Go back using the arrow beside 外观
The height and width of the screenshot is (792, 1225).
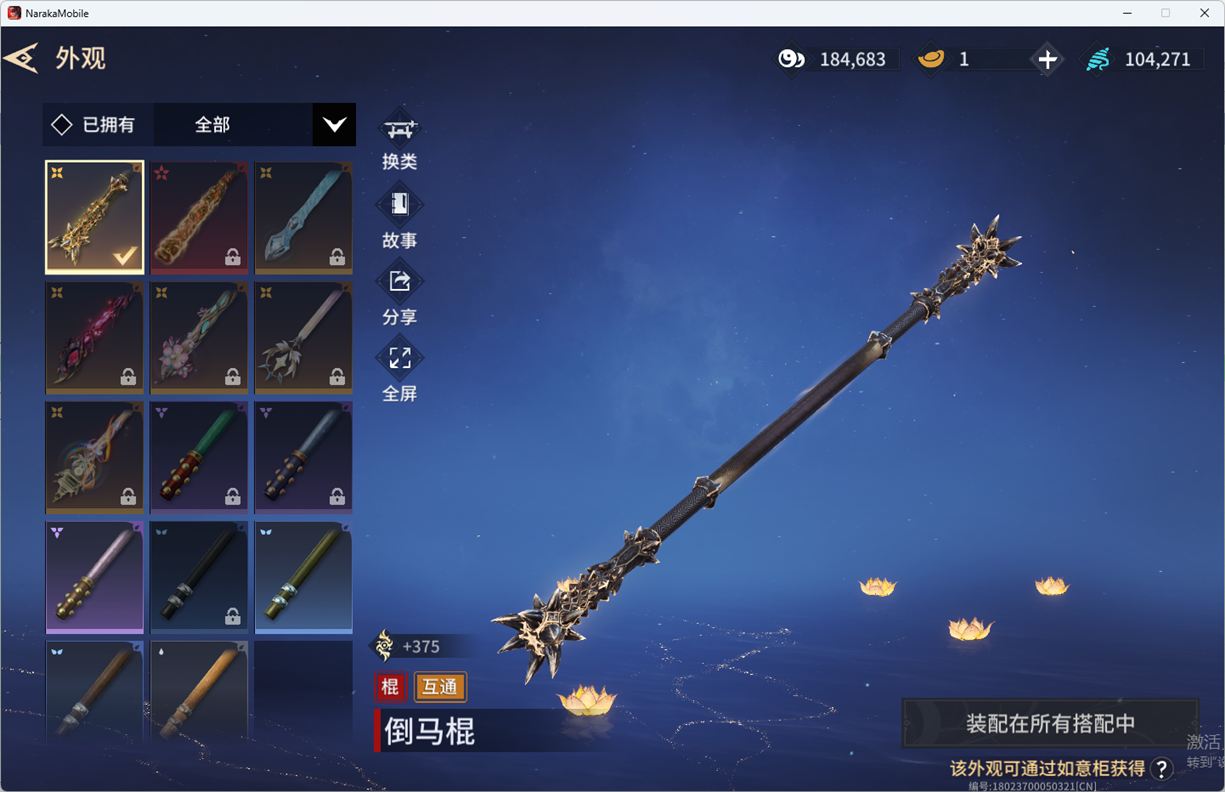click(21, 58)
